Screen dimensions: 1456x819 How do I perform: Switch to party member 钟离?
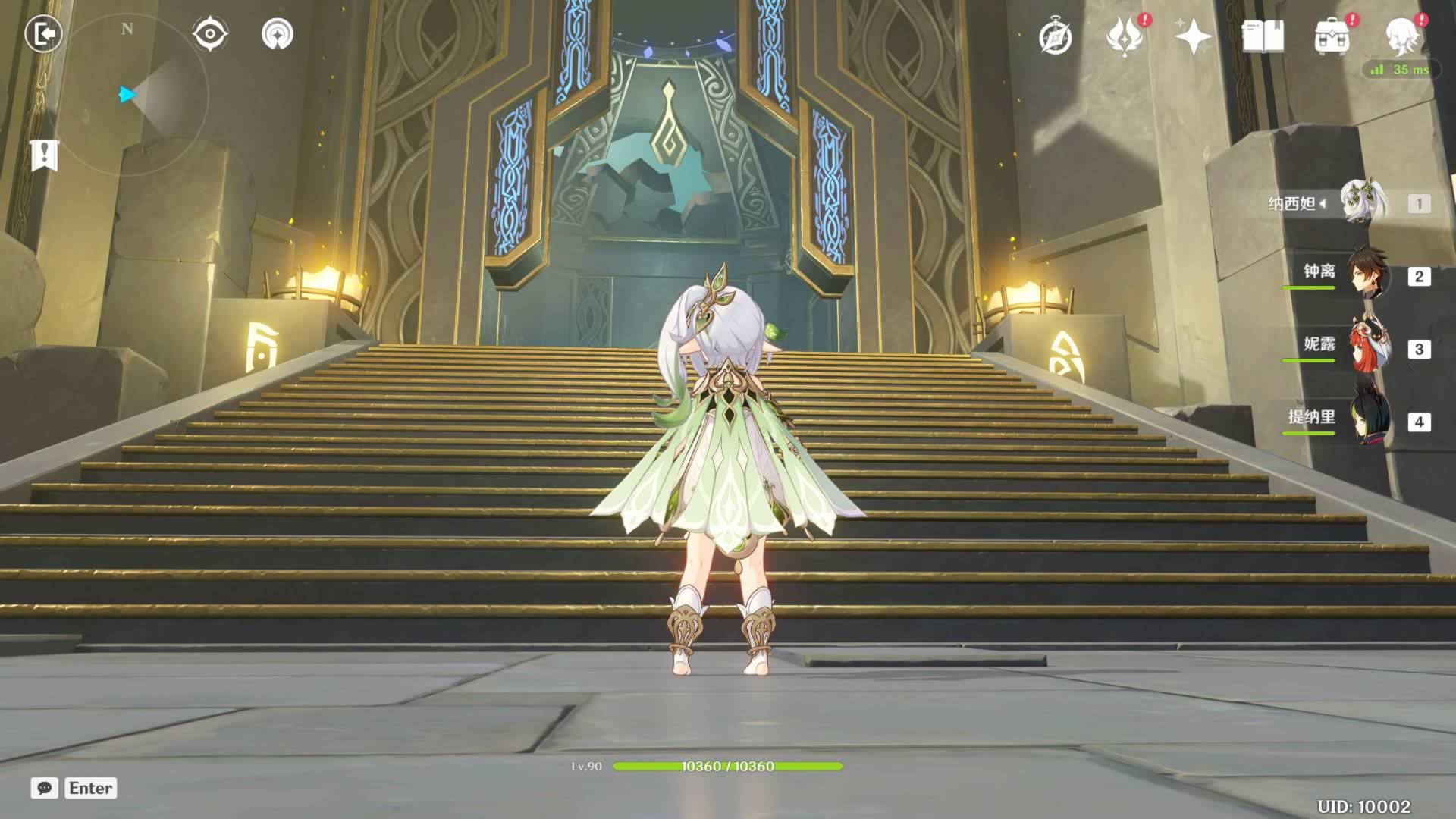pyautogui.click(x=1365, y=275)
